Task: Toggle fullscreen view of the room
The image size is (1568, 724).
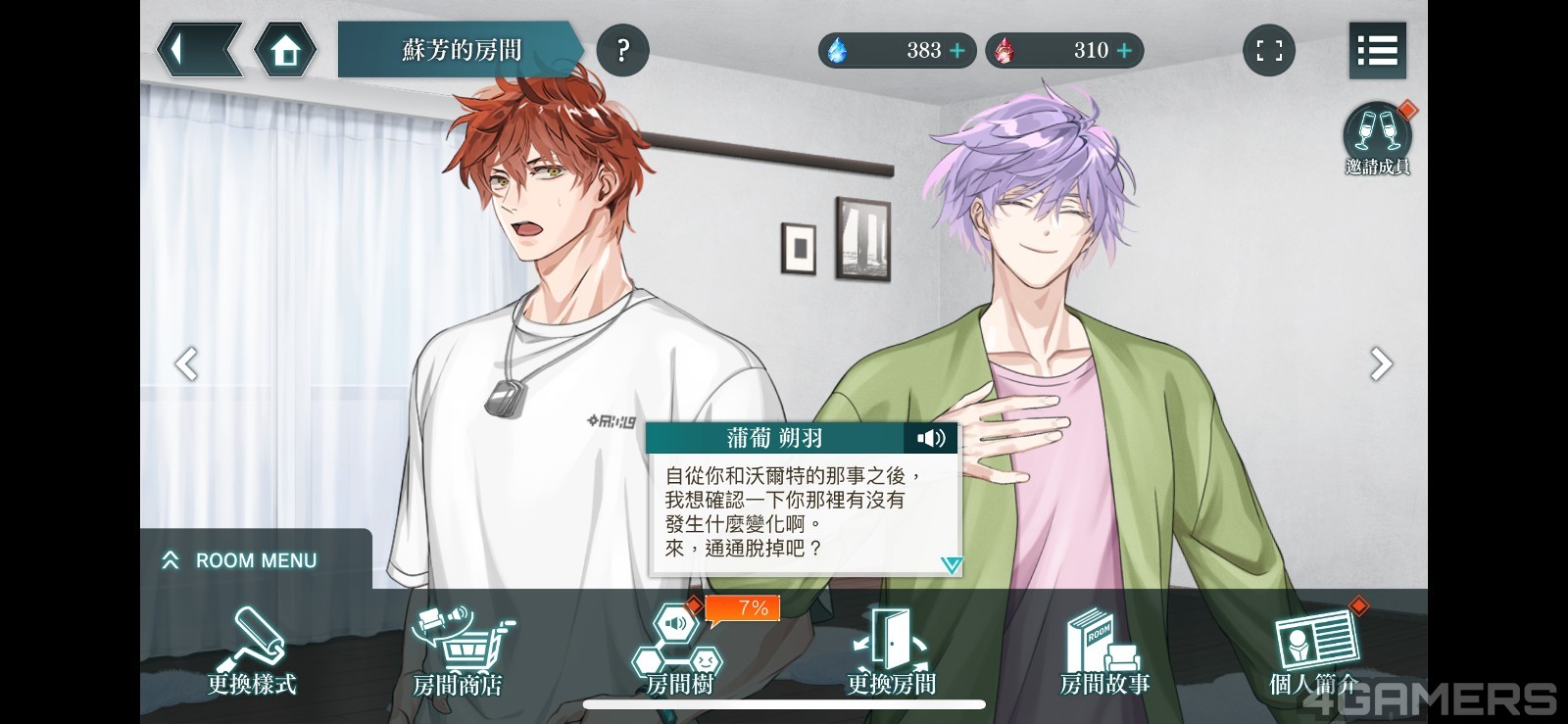Action: tap(1269, 50)
